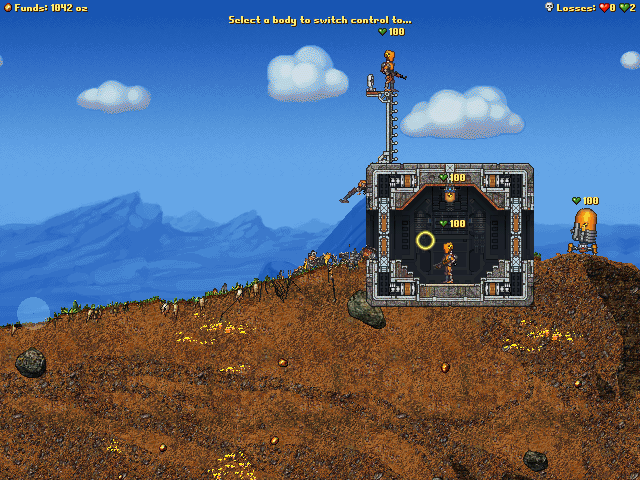Choose the orange soldier standing on the bunker floor
This screenshot has height=480, width=640.
coord(449,260)
